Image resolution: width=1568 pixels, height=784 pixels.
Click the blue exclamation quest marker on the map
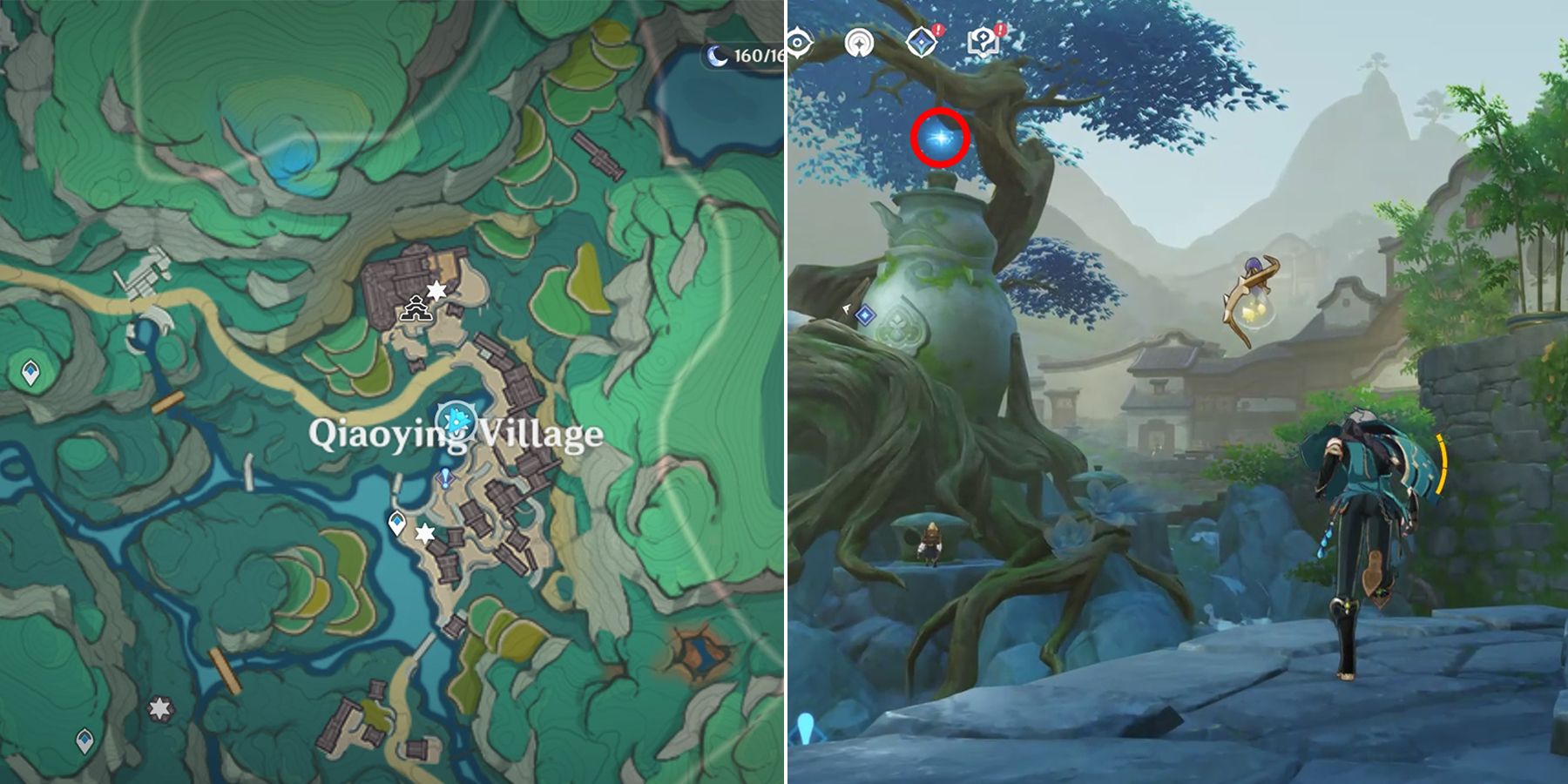(x=444, y=476)
